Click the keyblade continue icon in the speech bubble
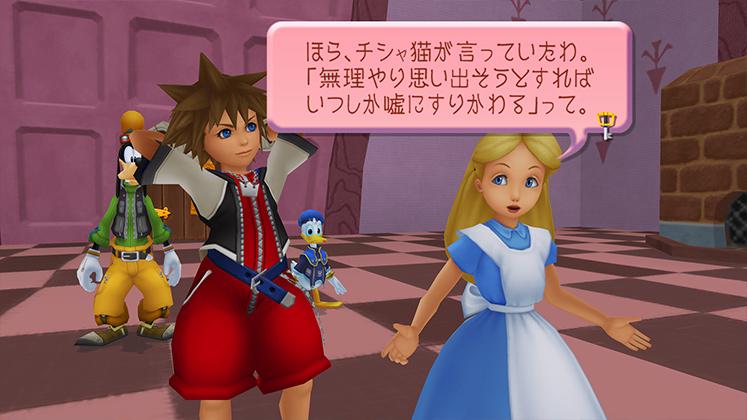The image size is (747, 420). (604, 125)
